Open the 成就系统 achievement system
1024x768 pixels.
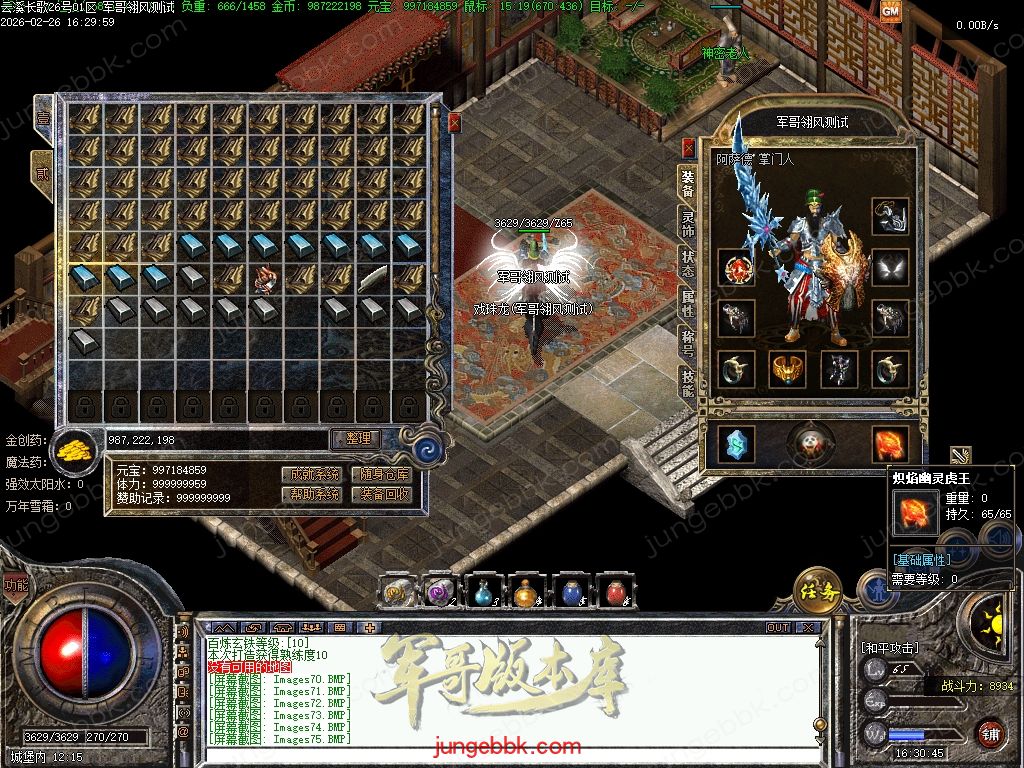[x=311, y=474]
